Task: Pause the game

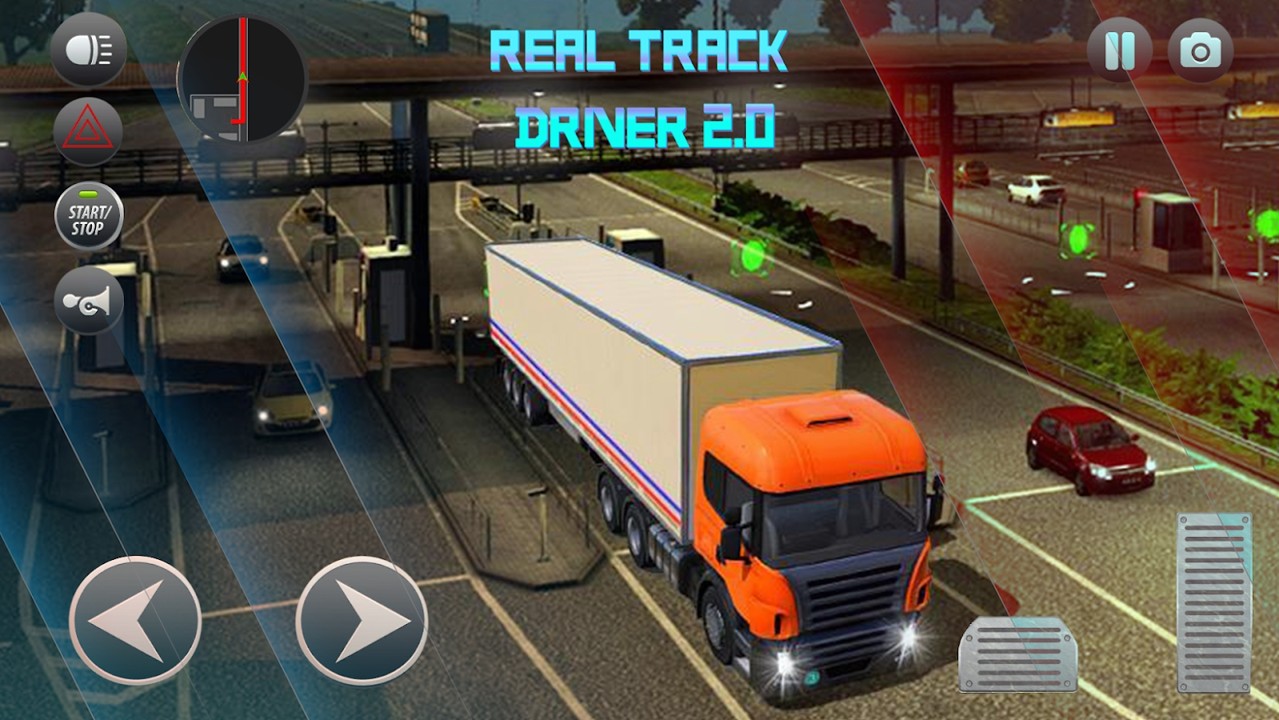Action: click(1120, 51)
